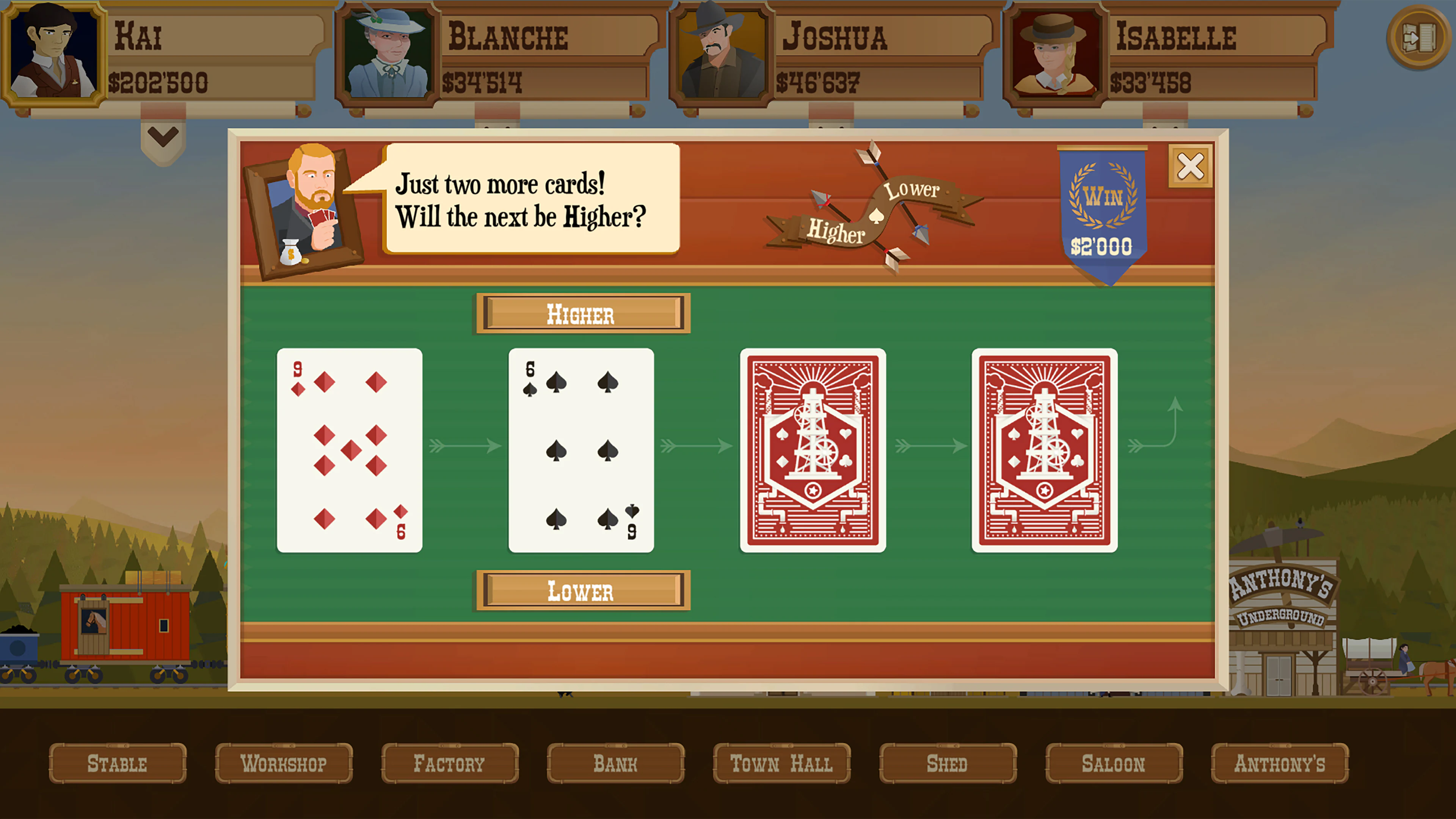
Task: Choose Lower for the next card
Action: (x=581, y=591)
